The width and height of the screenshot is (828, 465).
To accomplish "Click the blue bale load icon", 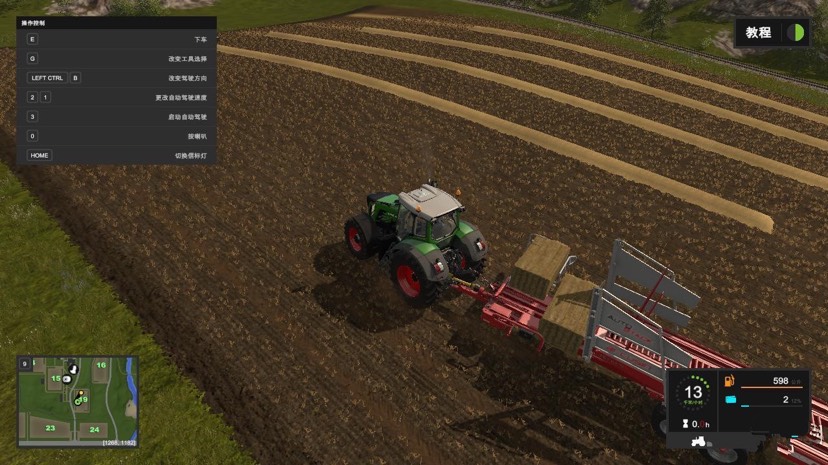I will tap(730, 400).
